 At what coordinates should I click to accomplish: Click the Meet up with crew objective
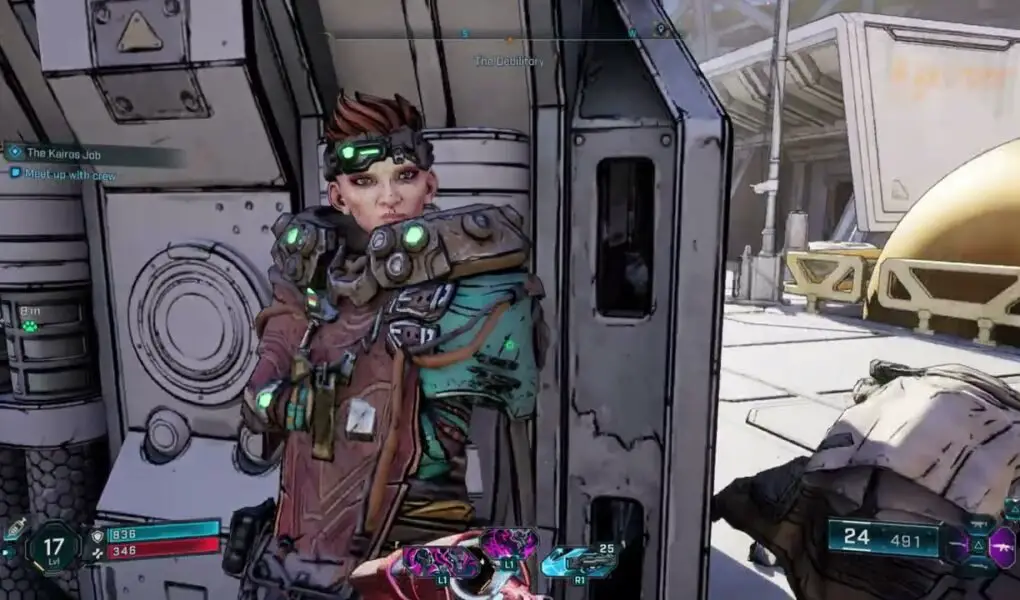point(64,173)
